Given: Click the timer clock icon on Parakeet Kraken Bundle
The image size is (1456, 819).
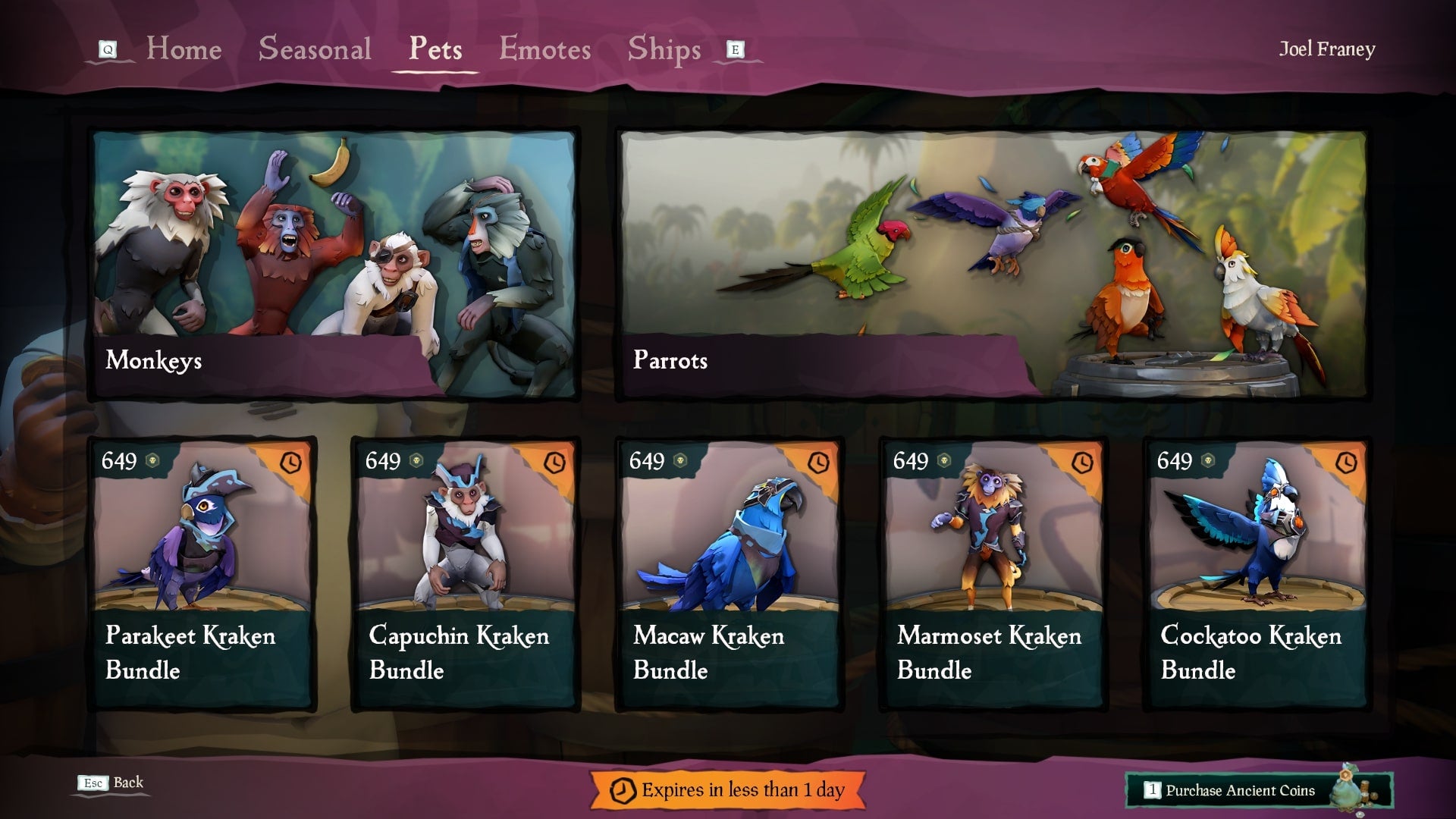Looking at the screenshot, I should pos(290,461).
